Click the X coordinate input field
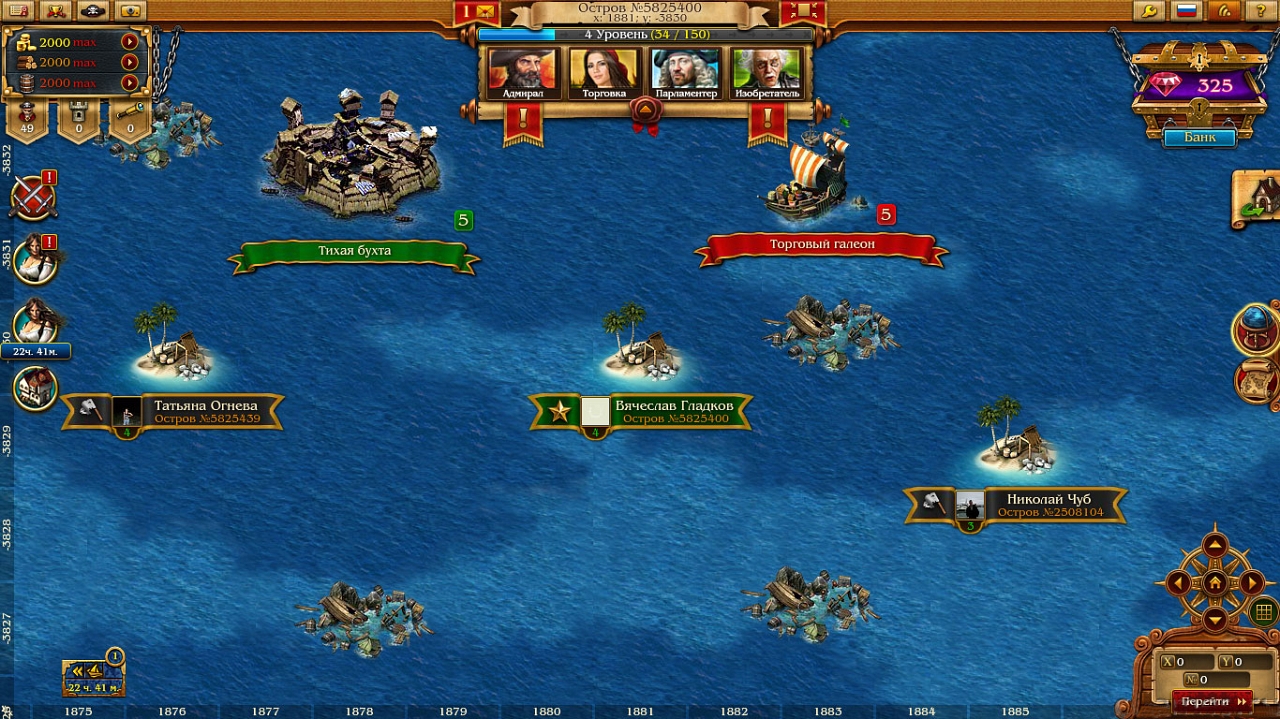Viewport: 1280px width, 719px height. coord(1189,662)
